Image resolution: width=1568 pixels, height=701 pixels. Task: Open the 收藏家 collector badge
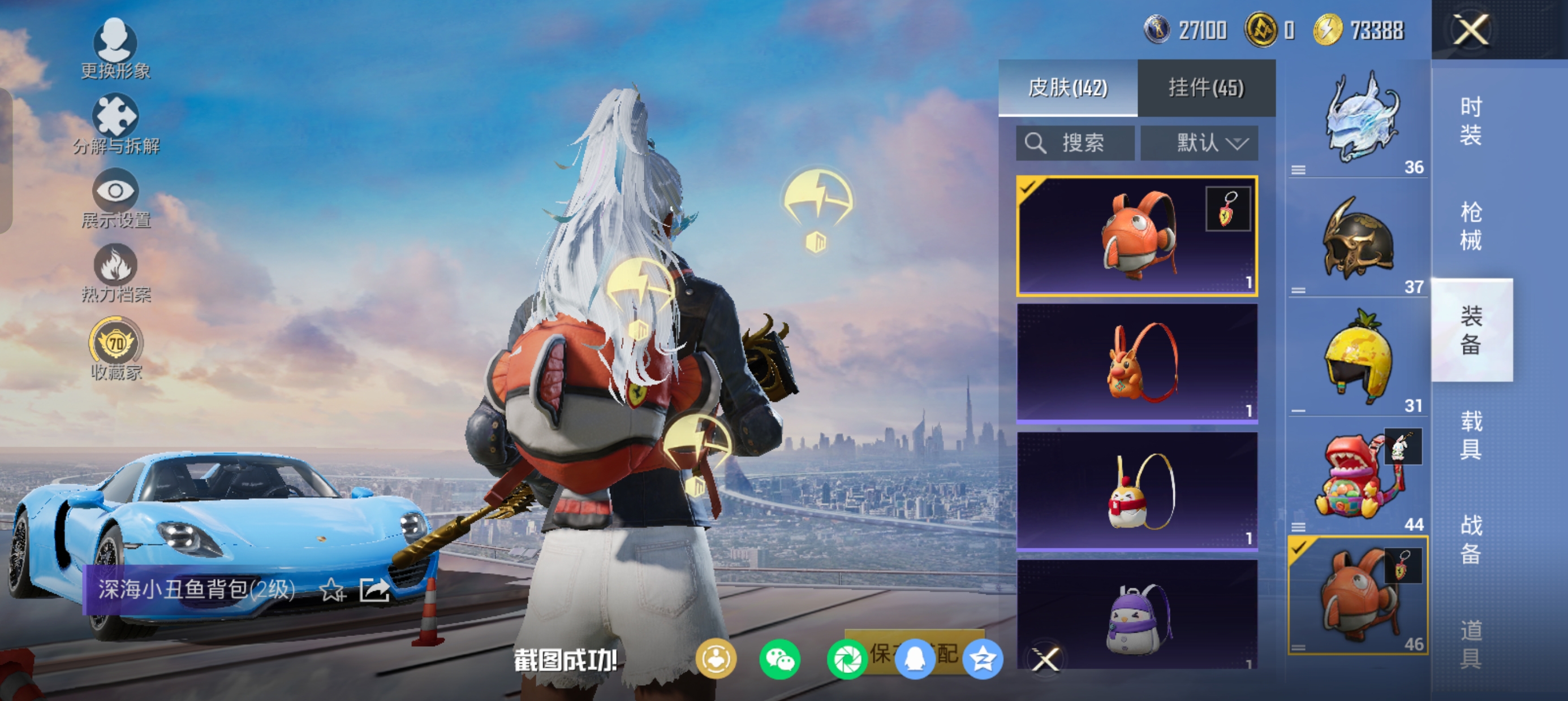pos(115,349)
